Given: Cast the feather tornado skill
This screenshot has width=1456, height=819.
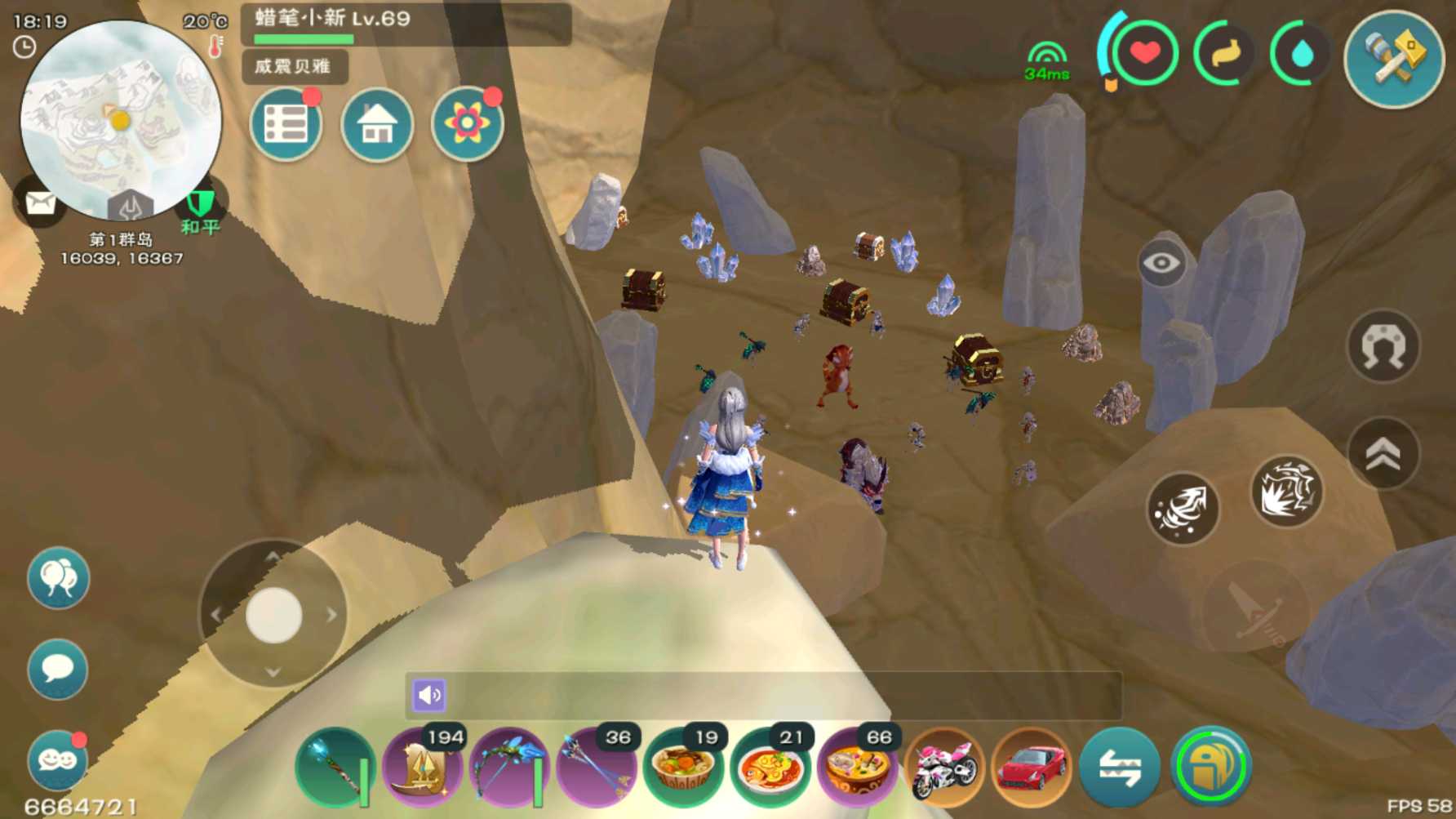Looking at the screenshot, I should coord(1182,509).
